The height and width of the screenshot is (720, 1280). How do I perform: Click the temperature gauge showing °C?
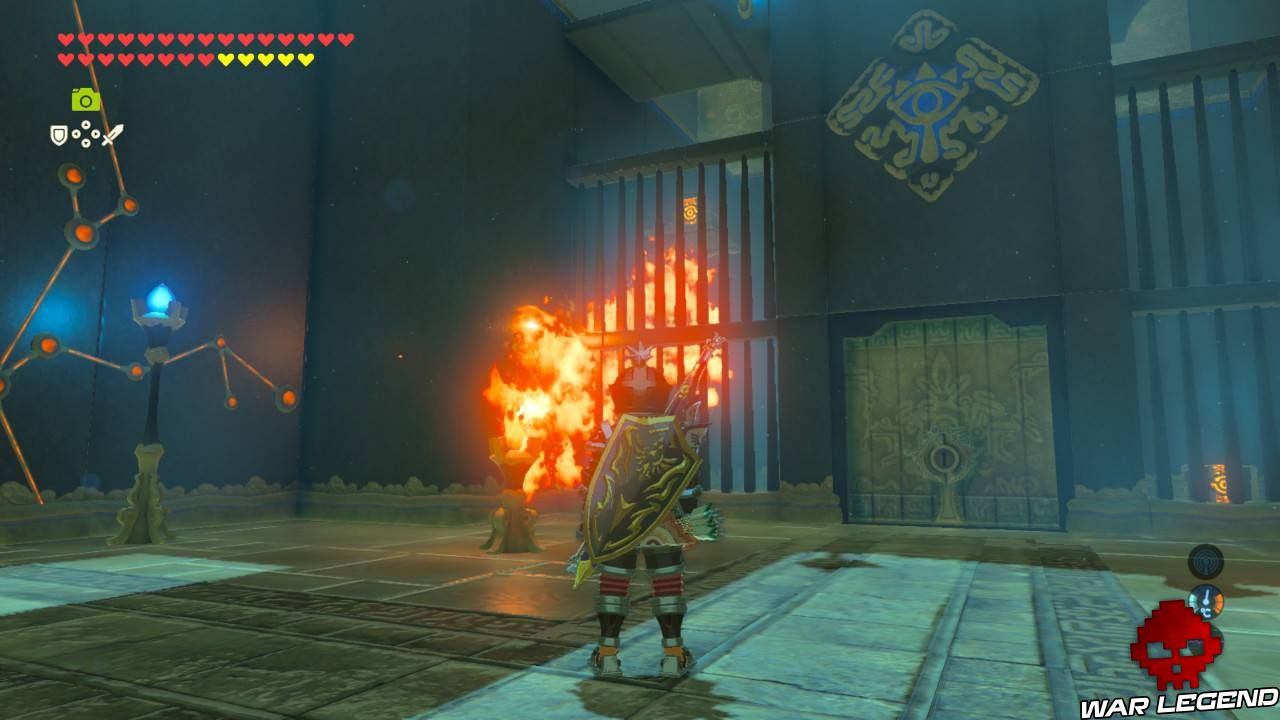[x=1206, y=600]
